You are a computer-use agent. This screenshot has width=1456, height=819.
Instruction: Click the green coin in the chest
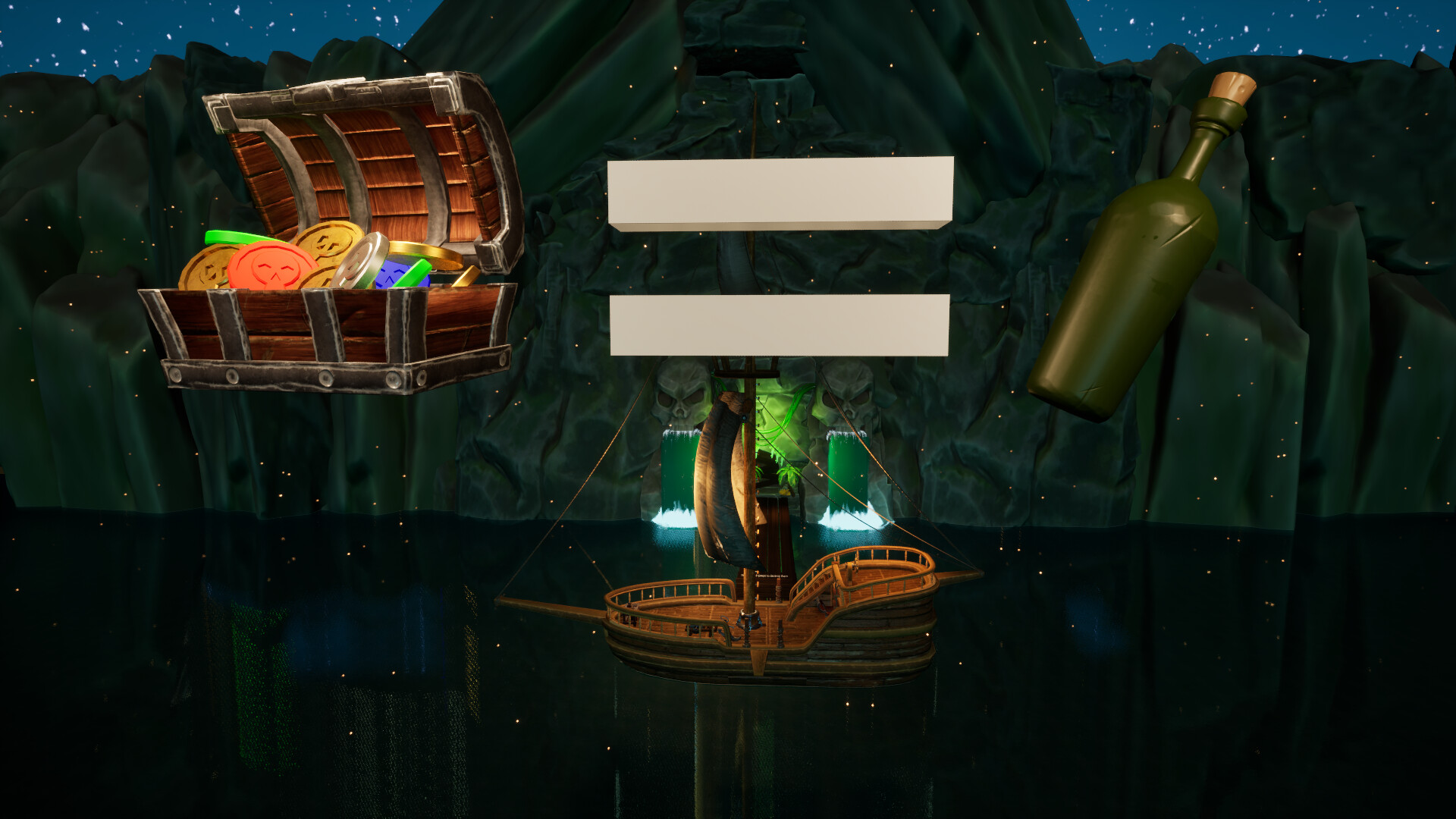tap(230, 237)
